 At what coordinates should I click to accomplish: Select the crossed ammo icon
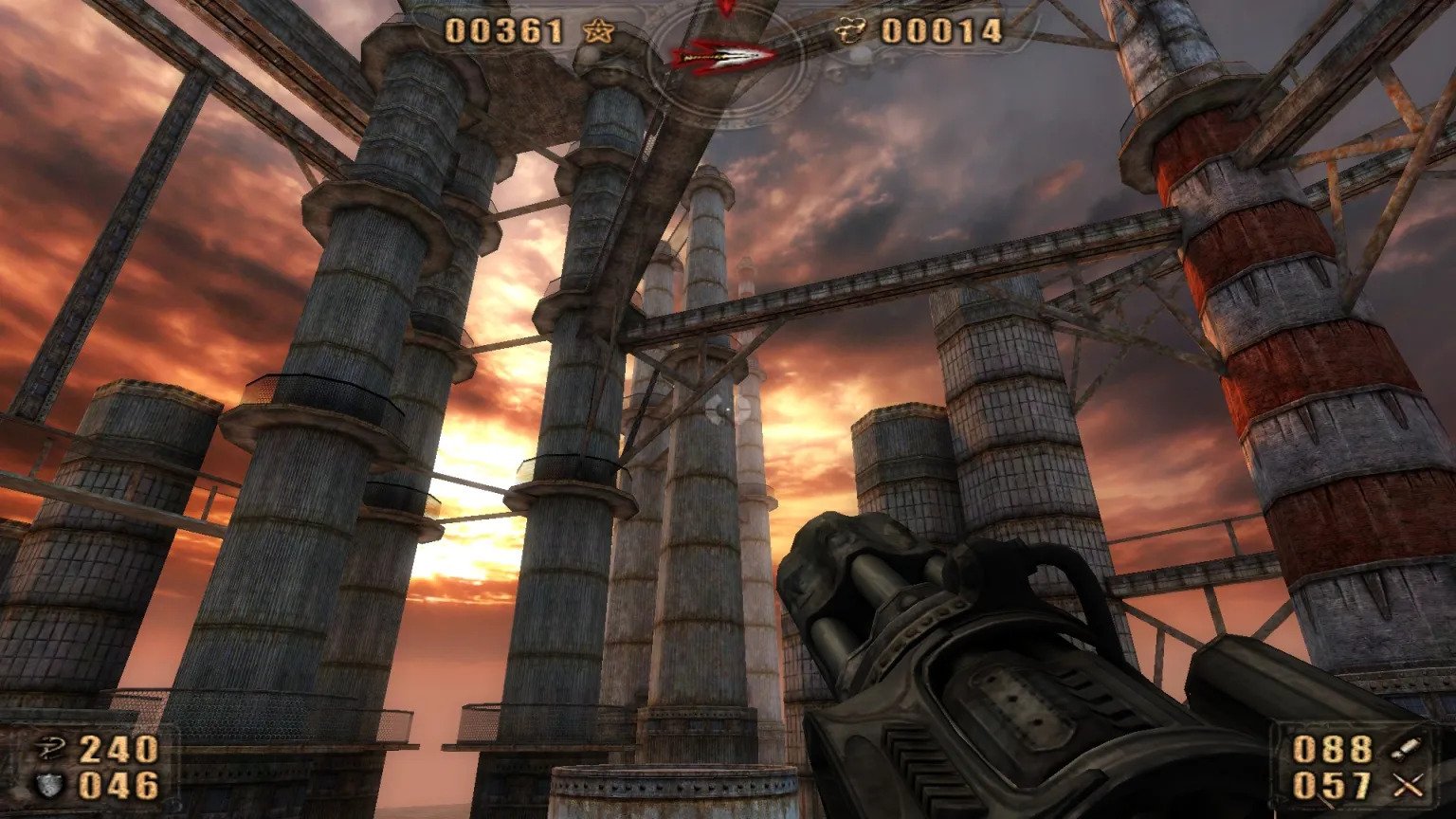pos(1410,785)
